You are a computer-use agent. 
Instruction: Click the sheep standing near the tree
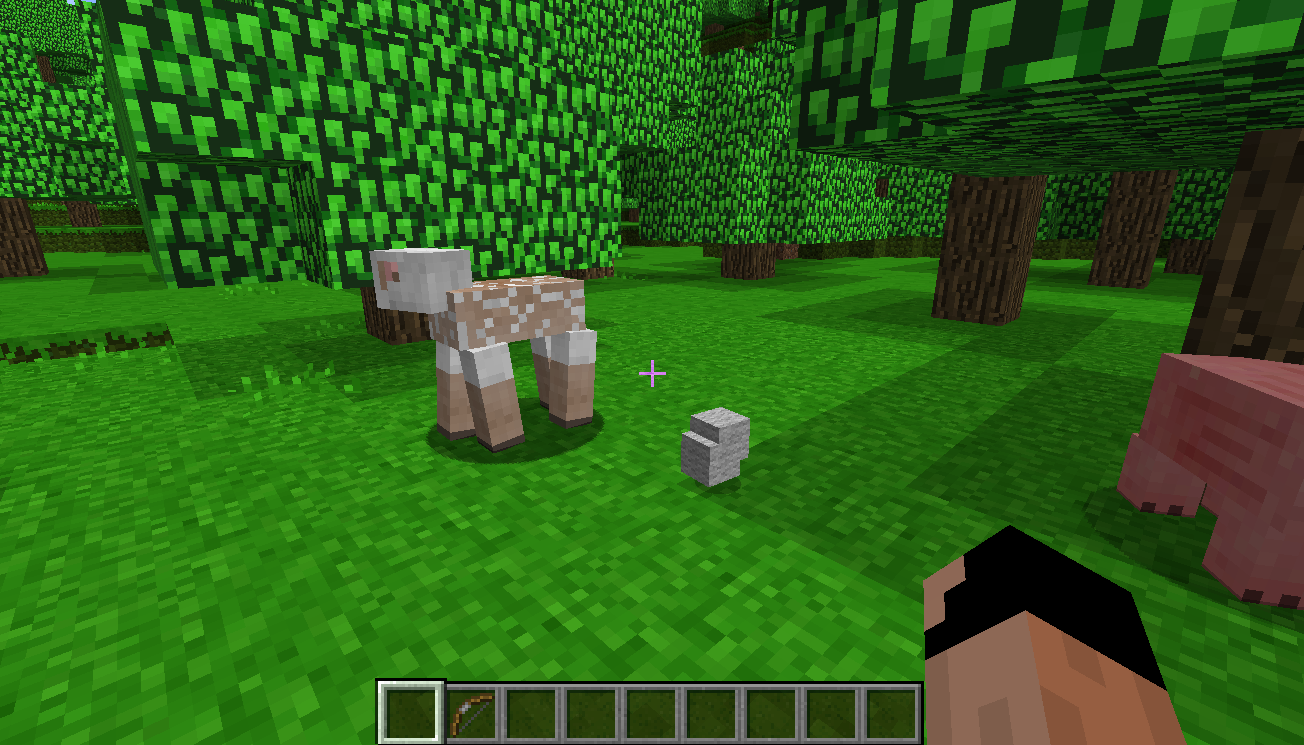(490, 330)
